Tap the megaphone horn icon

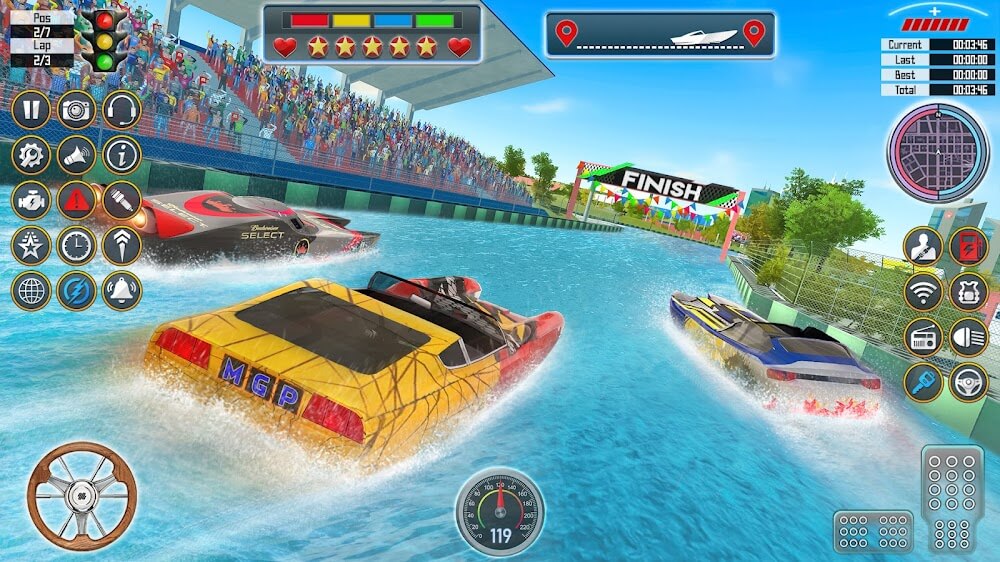coord(76,155)
